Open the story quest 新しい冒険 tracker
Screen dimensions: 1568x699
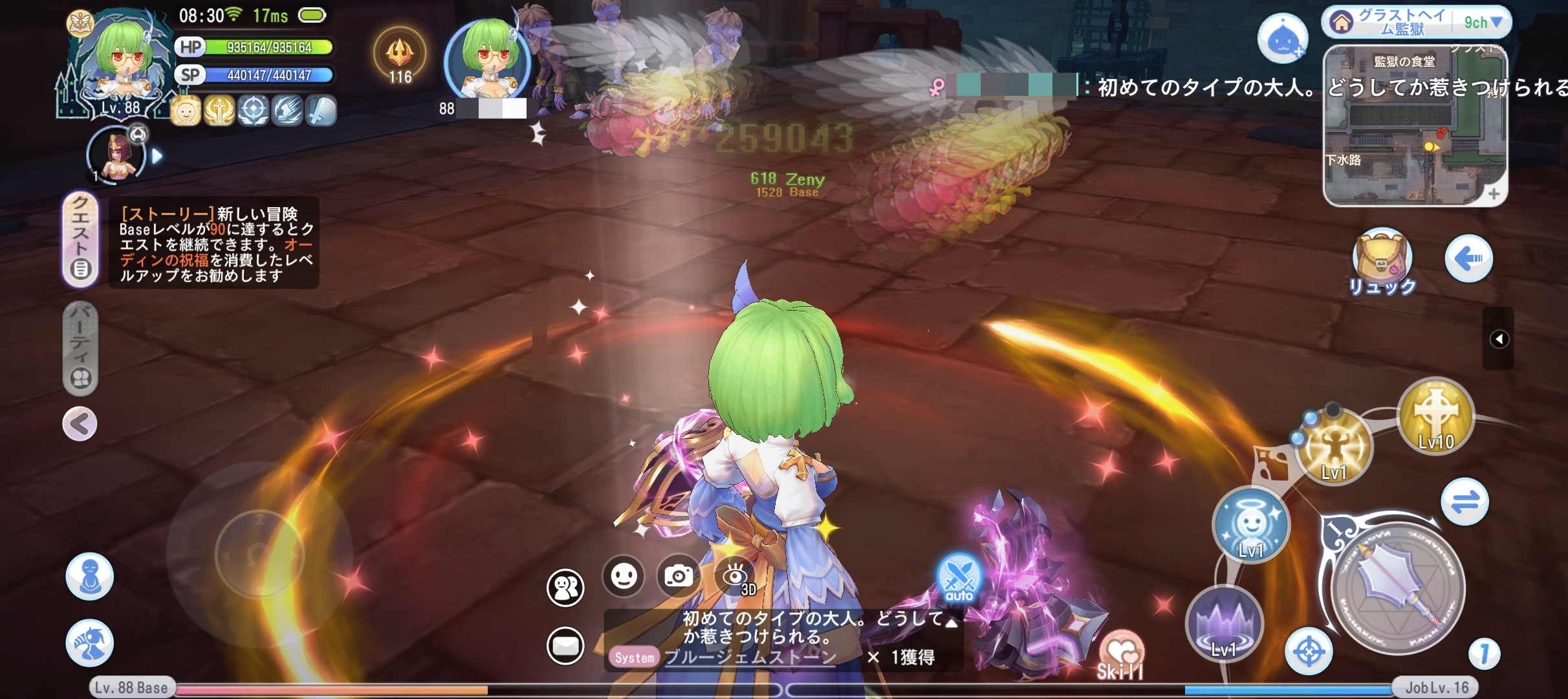[214, 244]
